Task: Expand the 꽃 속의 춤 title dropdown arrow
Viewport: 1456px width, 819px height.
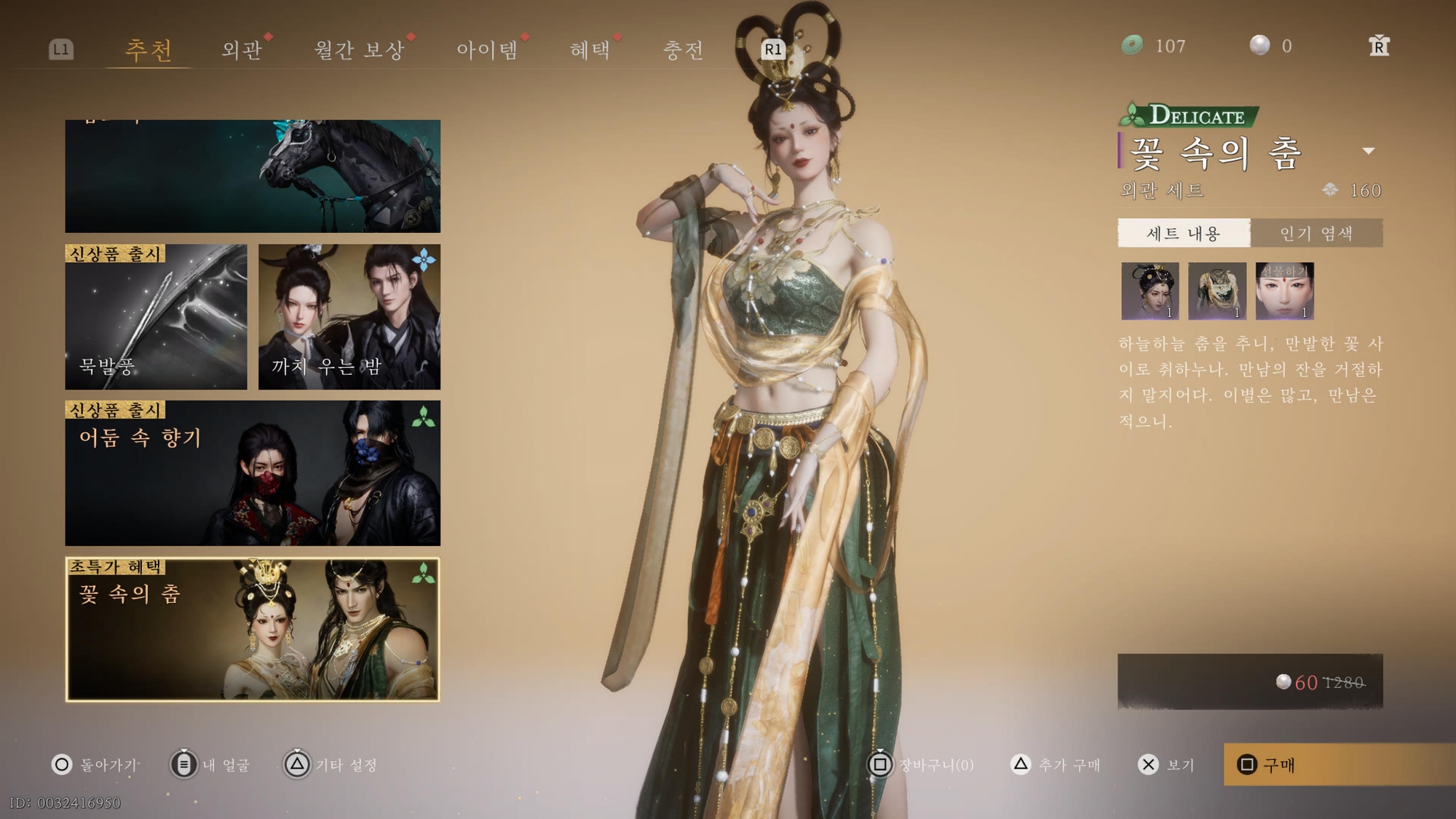Action: pos(1369,151)
